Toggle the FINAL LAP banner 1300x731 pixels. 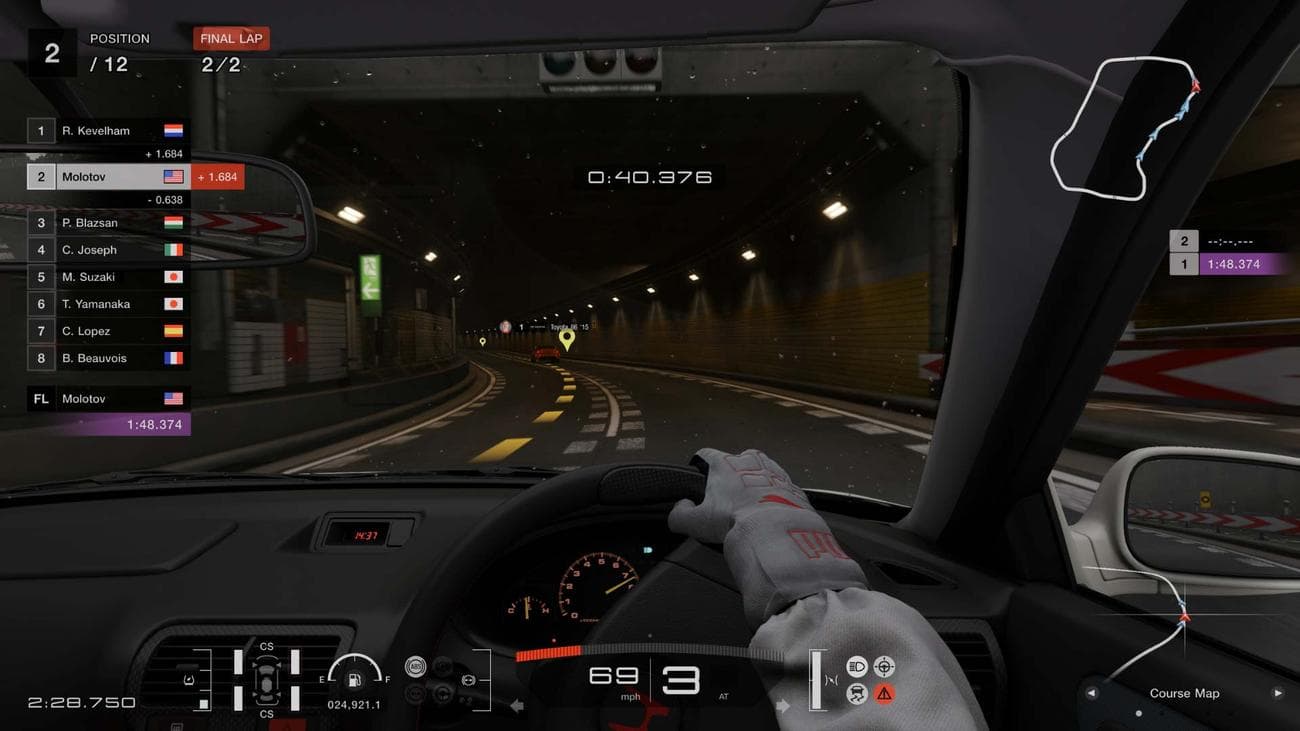pyautogui.click(x=231, y=38)
